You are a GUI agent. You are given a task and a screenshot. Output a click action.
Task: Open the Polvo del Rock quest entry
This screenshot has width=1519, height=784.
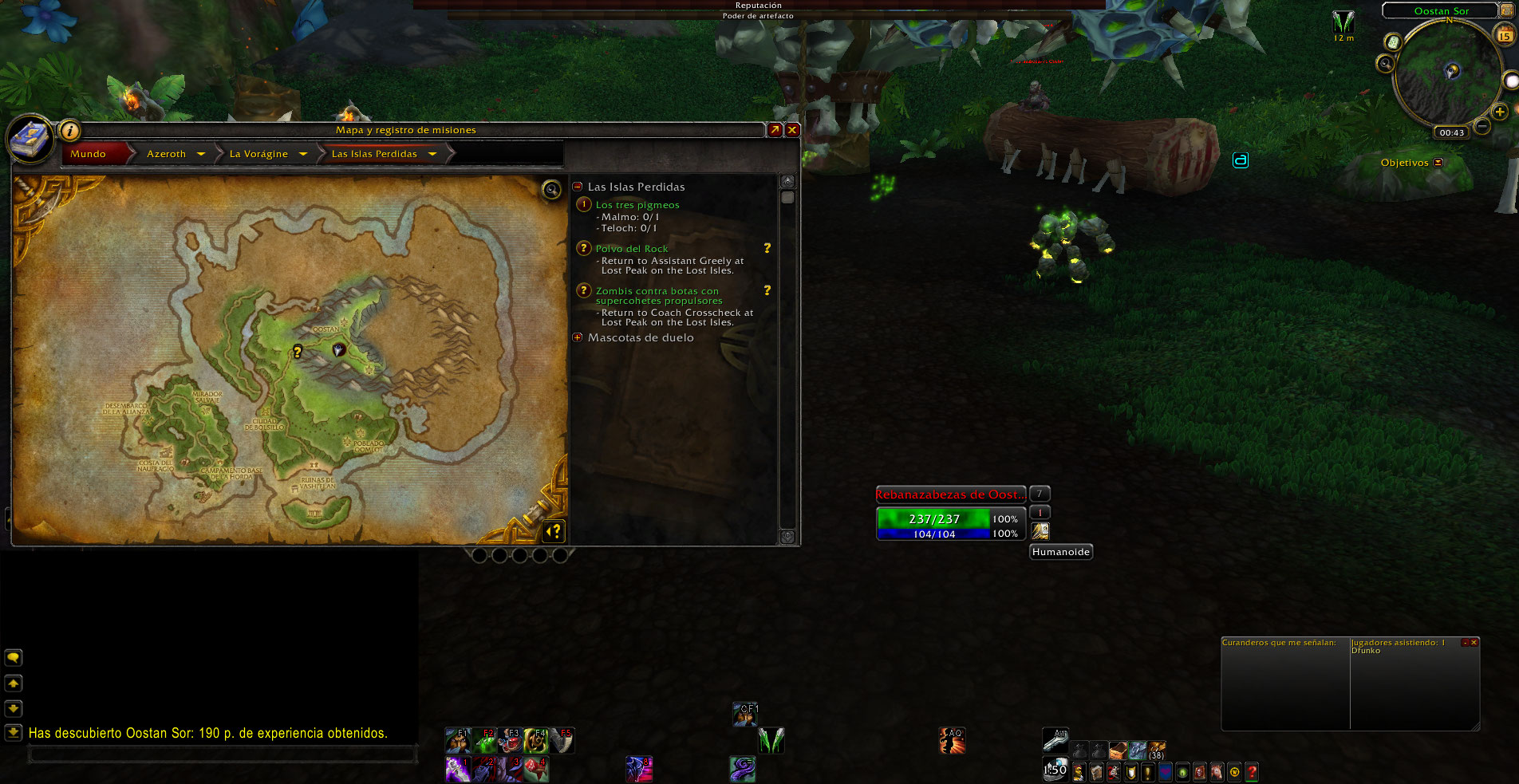pos(631,249)
